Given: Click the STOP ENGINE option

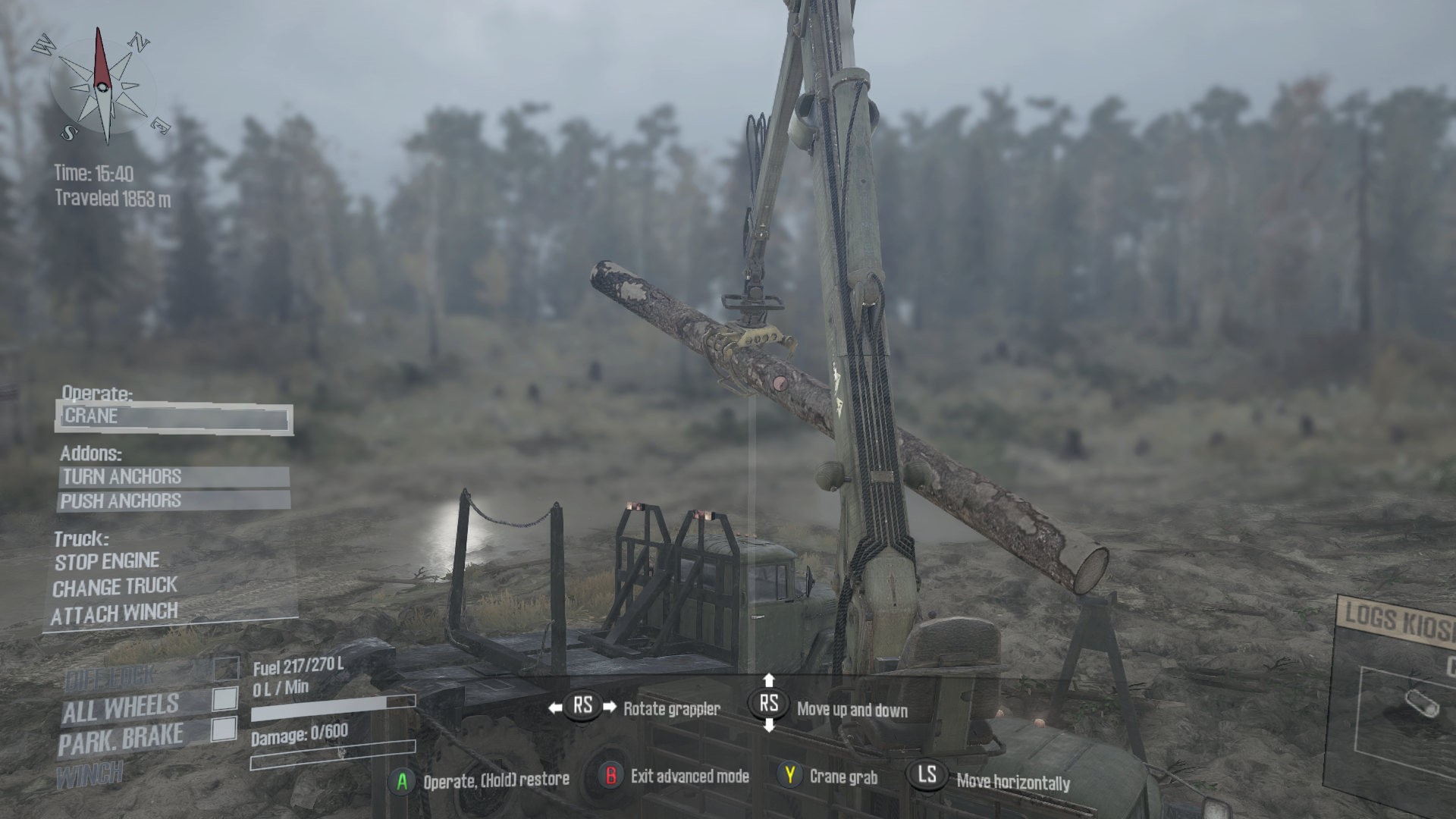Looking at the screenshot, I should tap(105, 561).
